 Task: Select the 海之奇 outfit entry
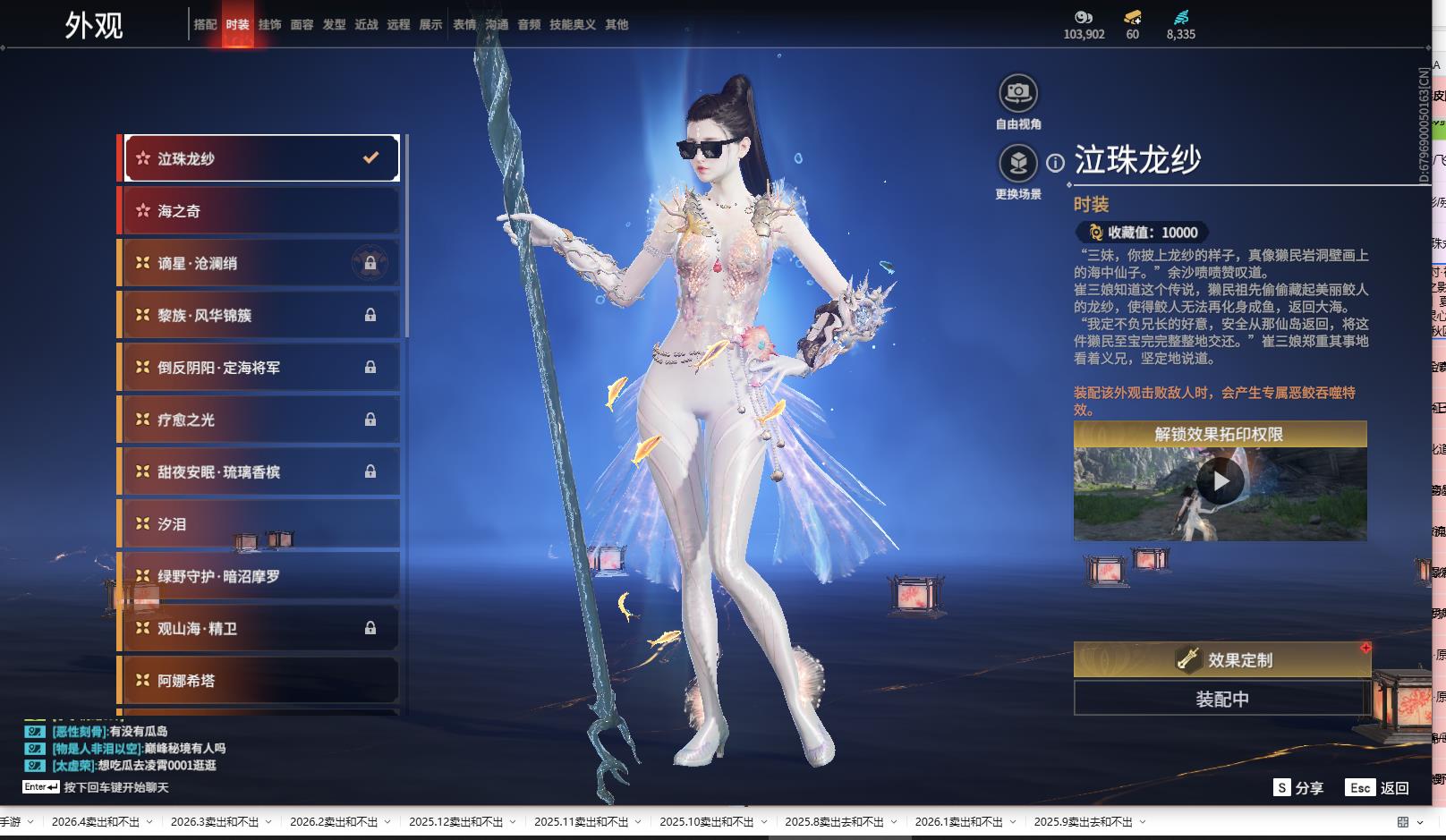(x=260, y=211)
